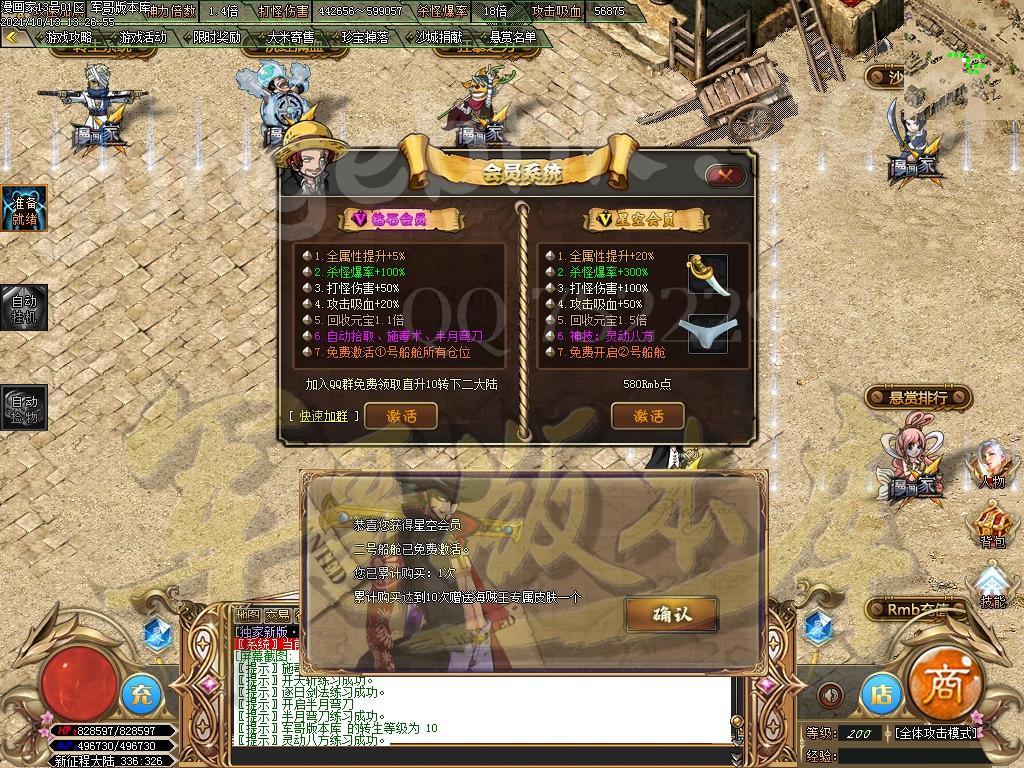Toggle the 自动捡物 auto-pickup button
Viewport: 1024px width, 768px height.
(22, 408)
